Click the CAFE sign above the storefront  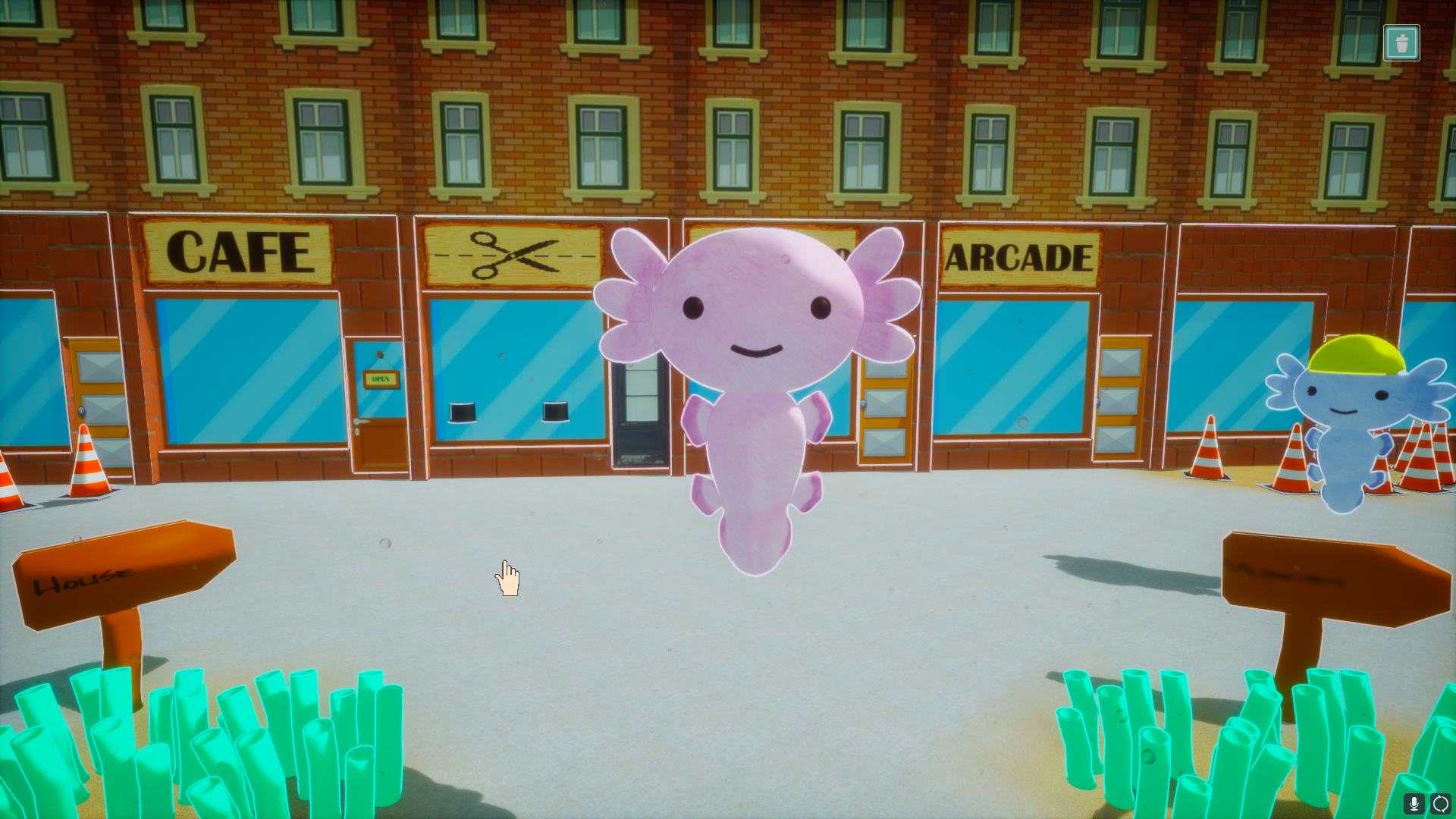(237, 251)
